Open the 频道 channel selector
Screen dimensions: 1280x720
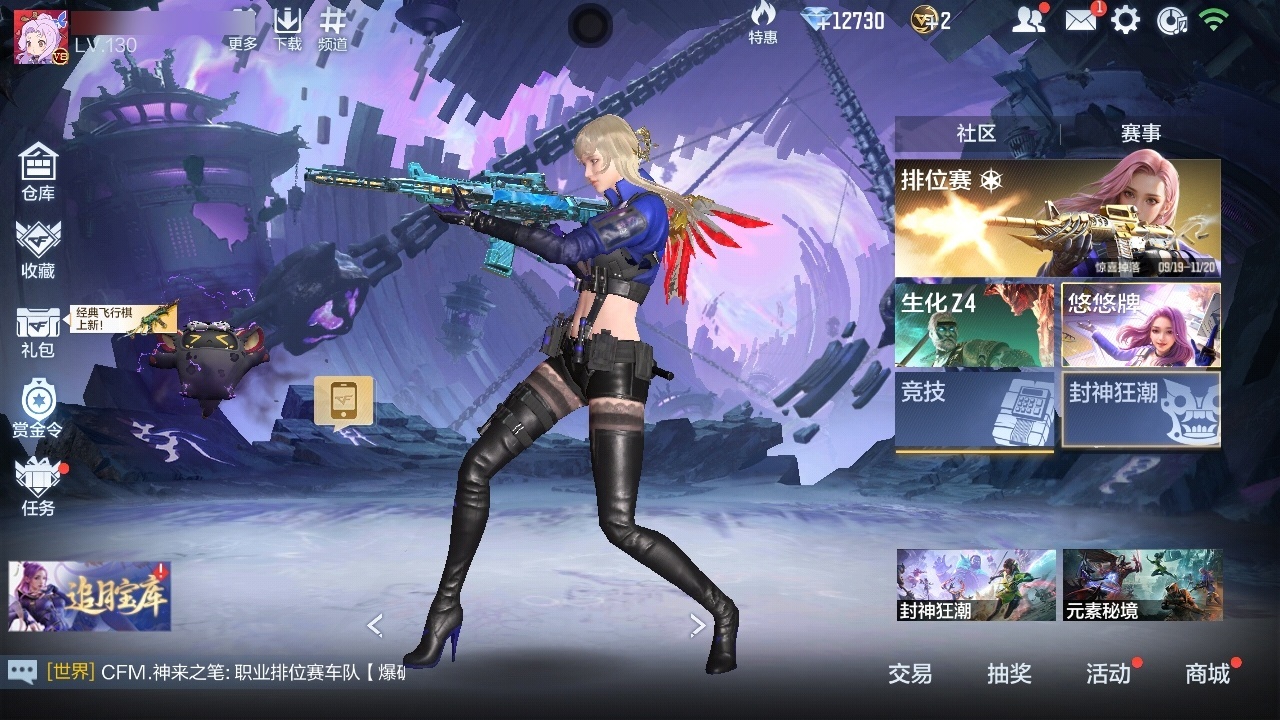coord(333,28)
